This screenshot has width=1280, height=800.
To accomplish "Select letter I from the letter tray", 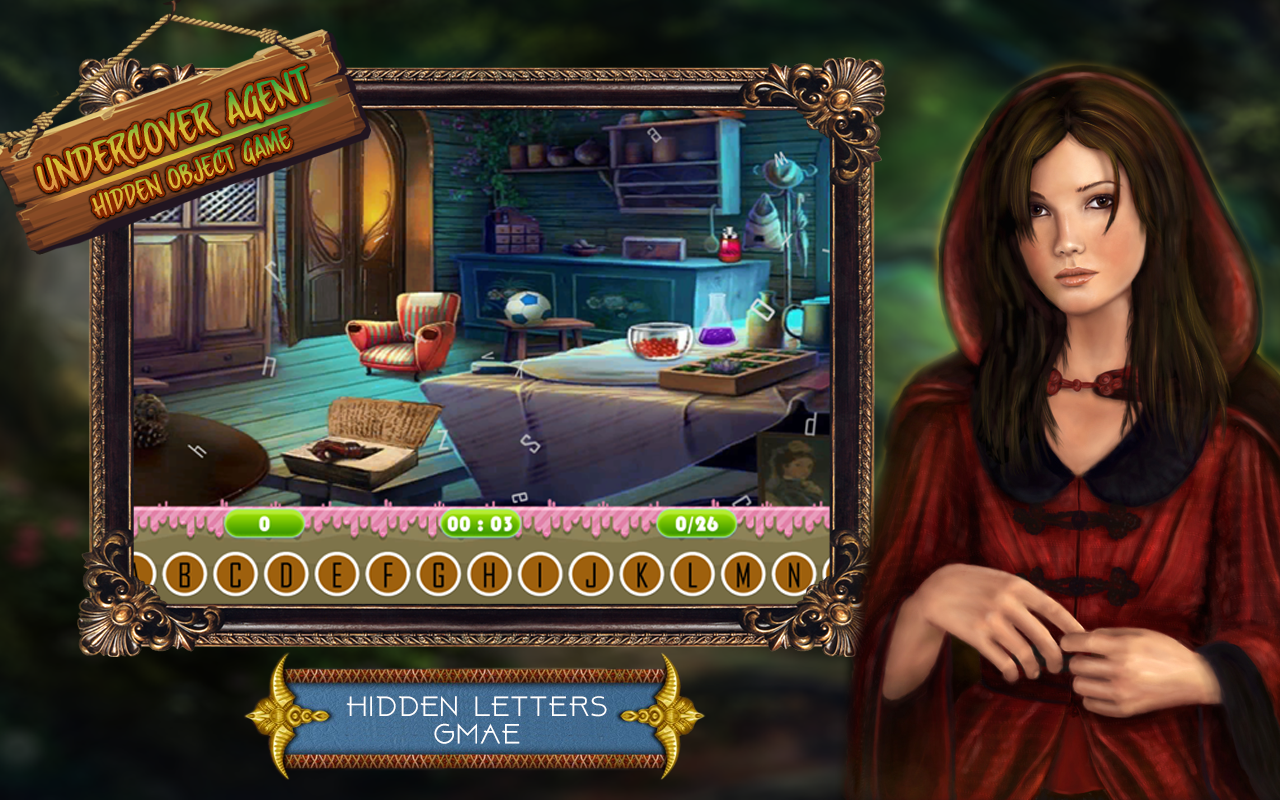I will click(540, 573).
